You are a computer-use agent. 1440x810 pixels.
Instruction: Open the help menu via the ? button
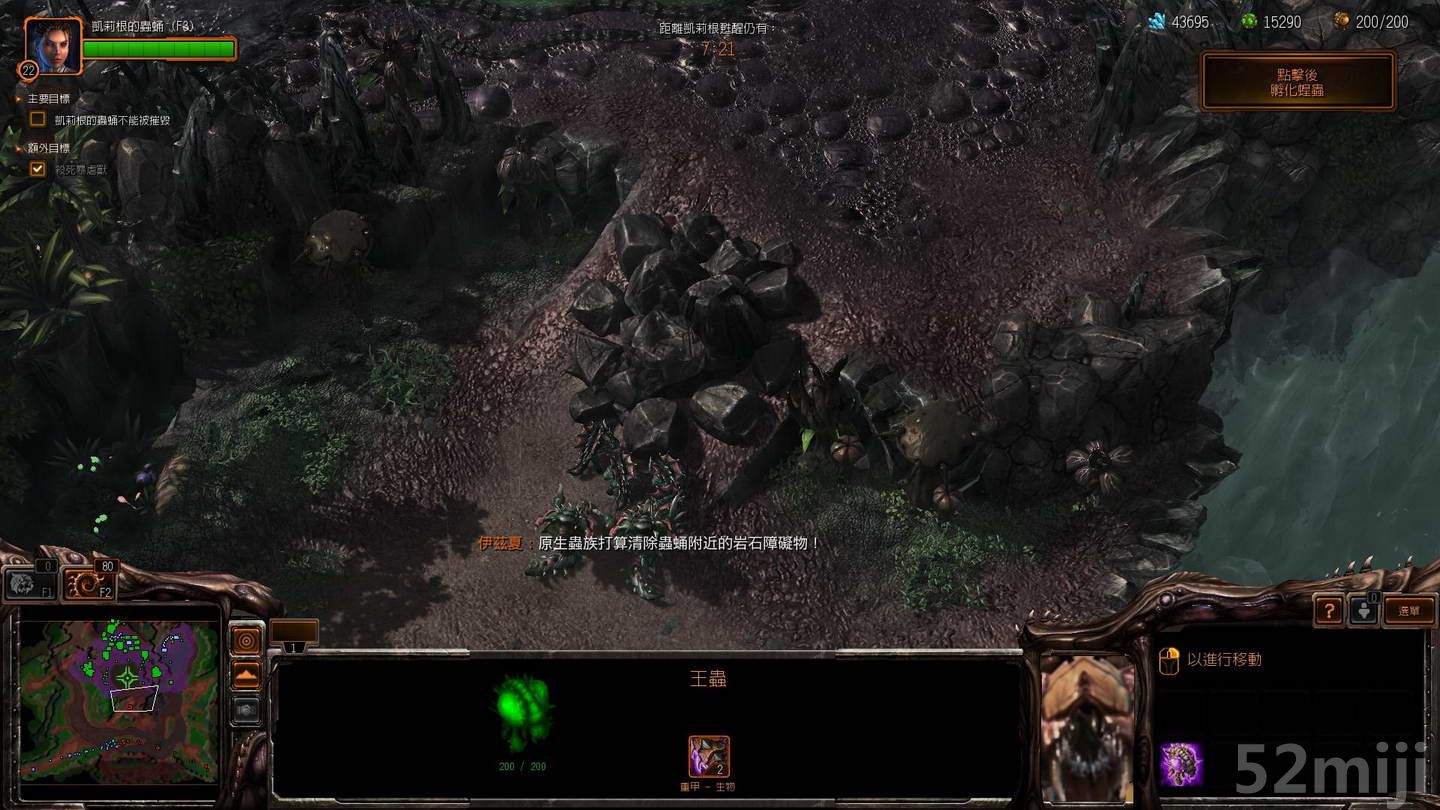(x=1329, y=609)
